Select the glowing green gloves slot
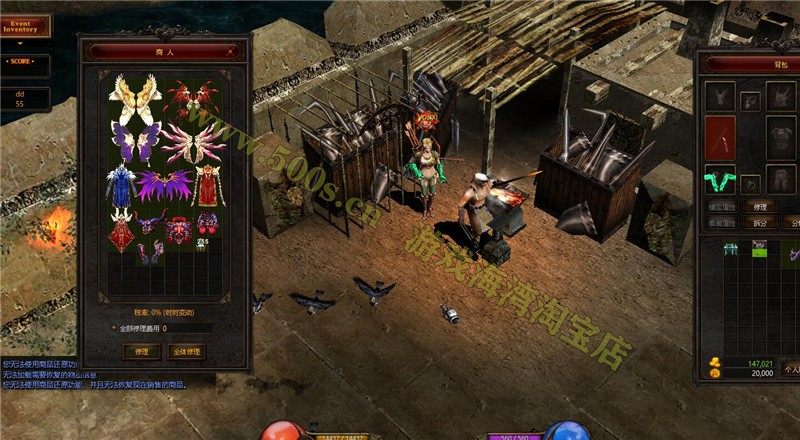The image size is (800, 440). 719,179
